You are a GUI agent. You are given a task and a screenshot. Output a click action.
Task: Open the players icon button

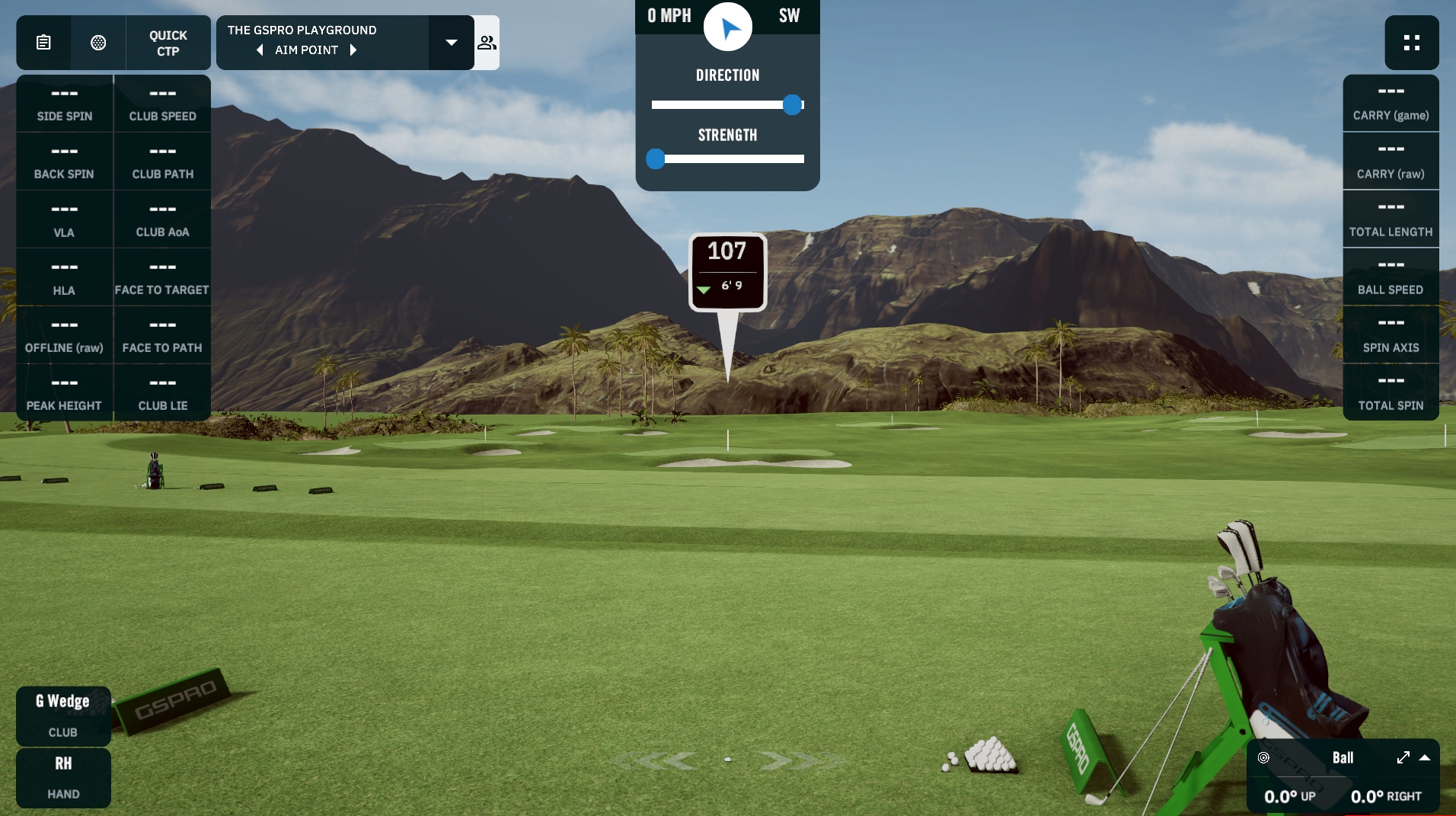click(487, 43)
